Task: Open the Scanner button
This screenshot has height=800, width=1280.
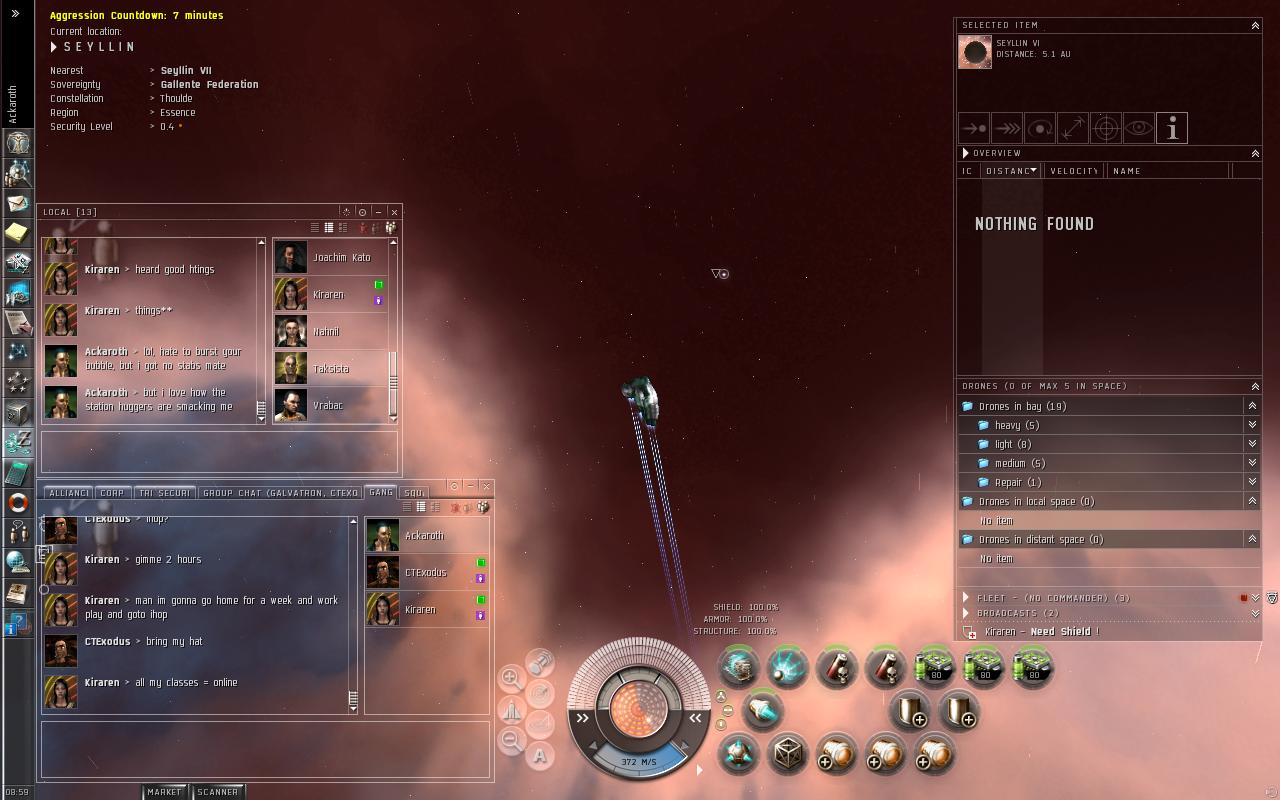Action: 217,792
